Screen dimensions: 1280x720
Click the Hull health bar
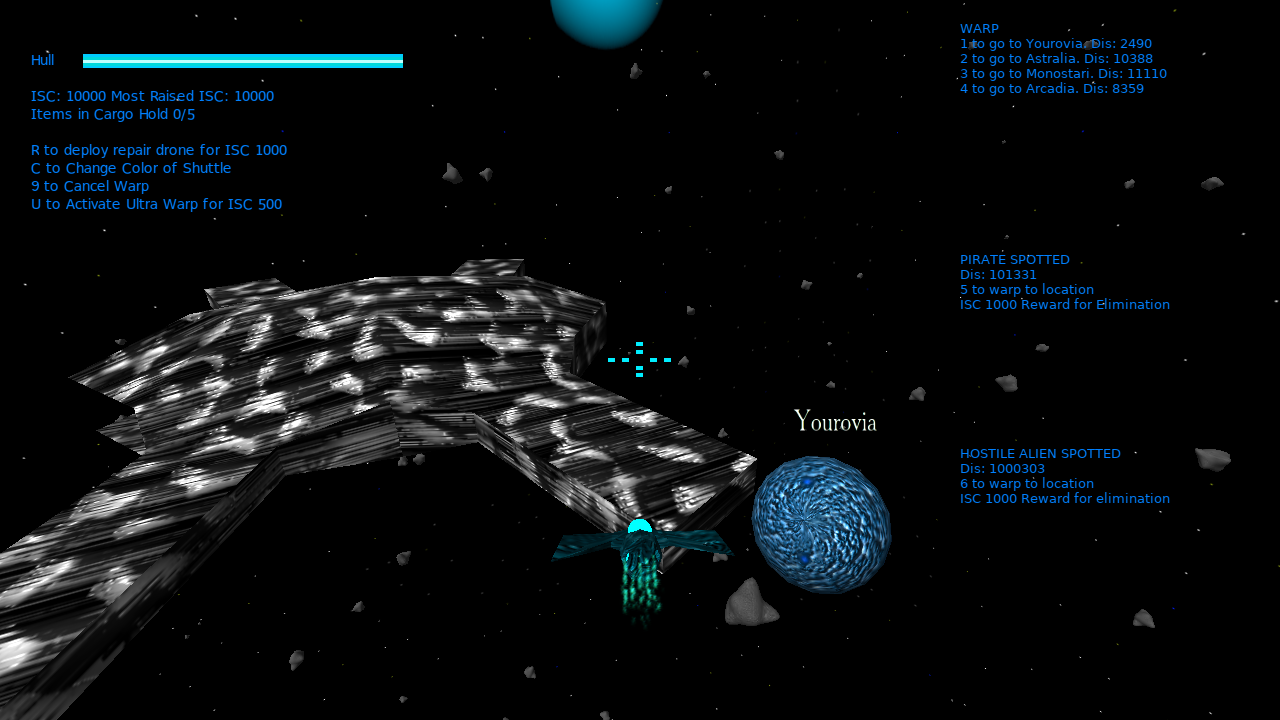(x=242, y=60)
